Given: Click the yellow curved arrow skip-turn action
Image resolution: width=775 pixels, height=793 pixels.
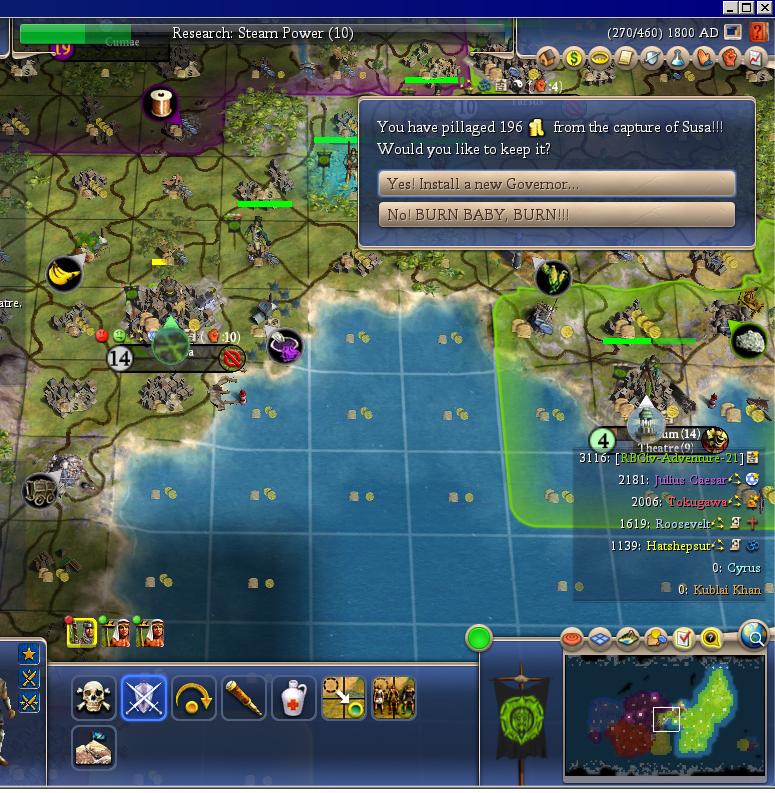Looking at the screenshot, I should pos(194,698).
